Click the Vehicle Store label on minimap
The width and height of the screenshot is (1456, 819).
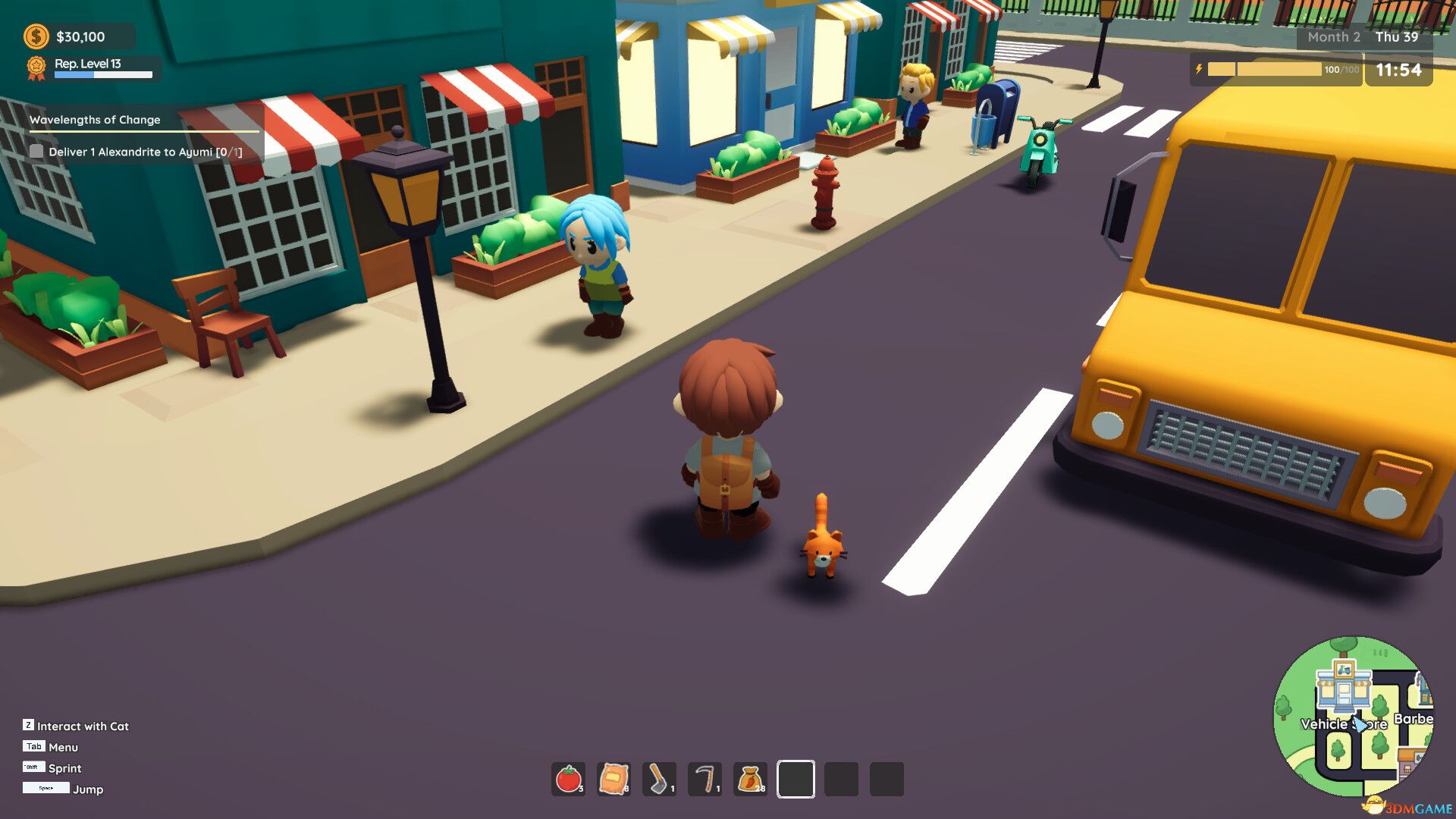(1345, 724)
